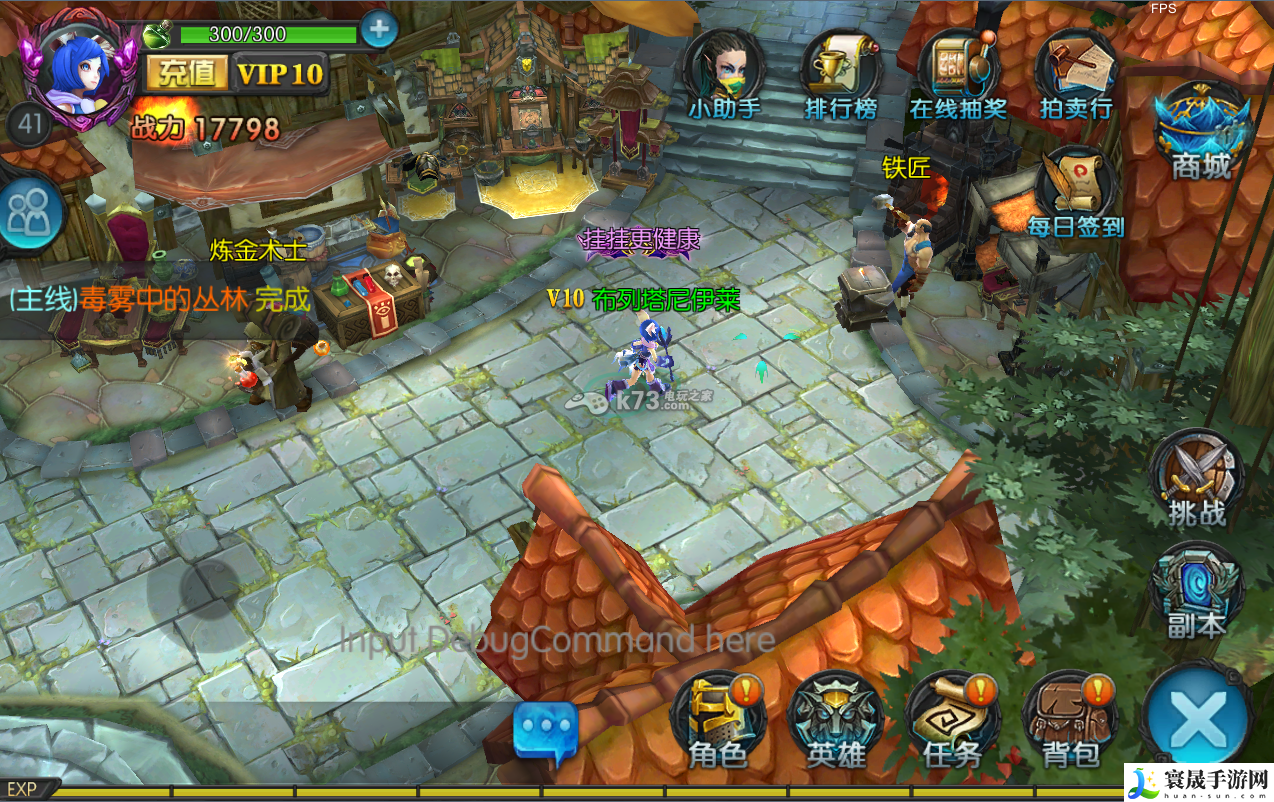The height and width of the screenshot is (802, 1274).
Task: Open the 小助手 helper menu
Action: point(724,73)
